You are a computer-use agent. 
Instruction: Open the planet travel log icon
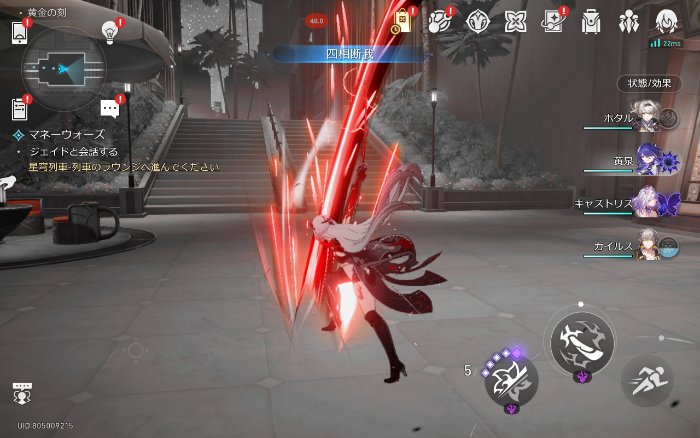coord(440,22)
